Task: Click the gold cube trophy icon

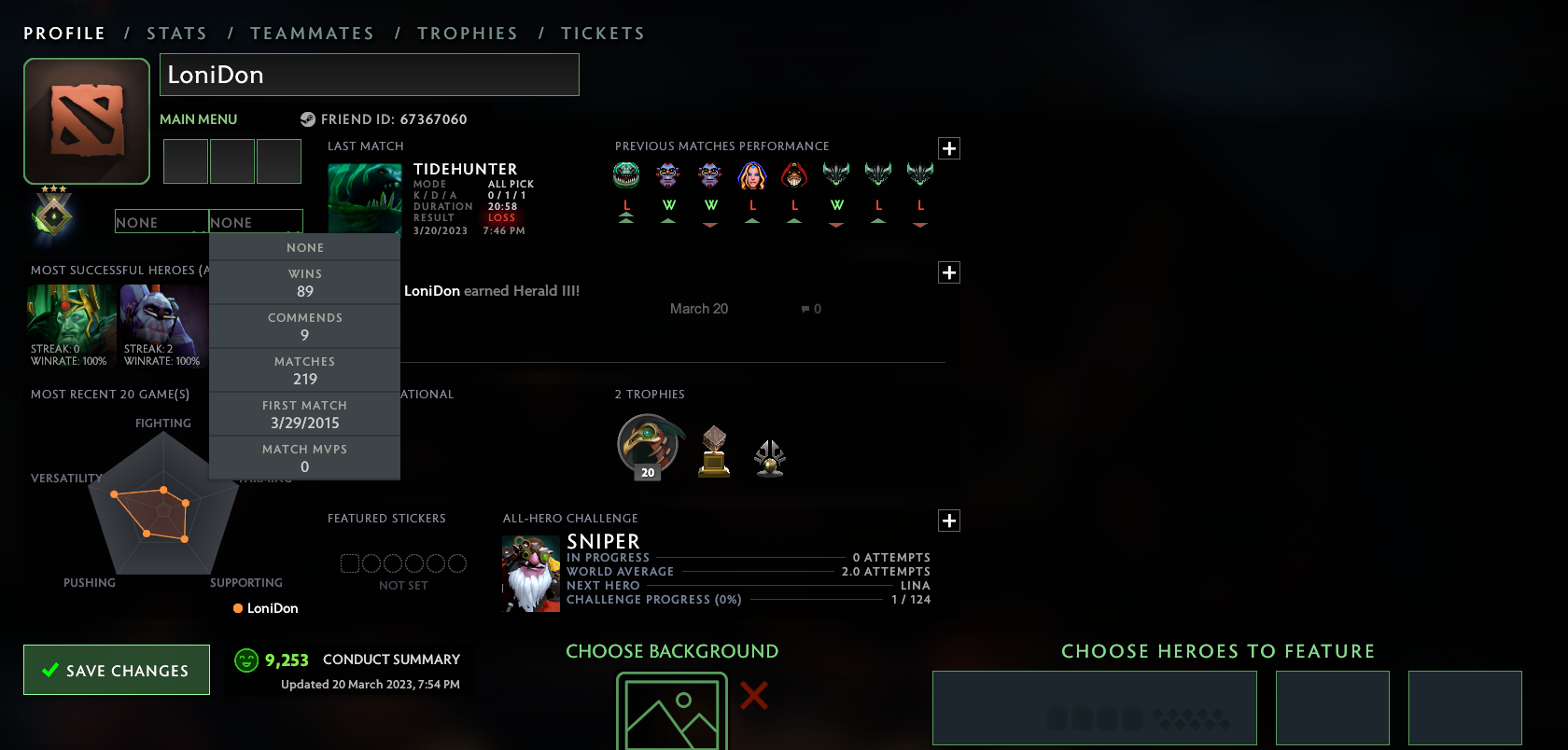Action: 713,452
